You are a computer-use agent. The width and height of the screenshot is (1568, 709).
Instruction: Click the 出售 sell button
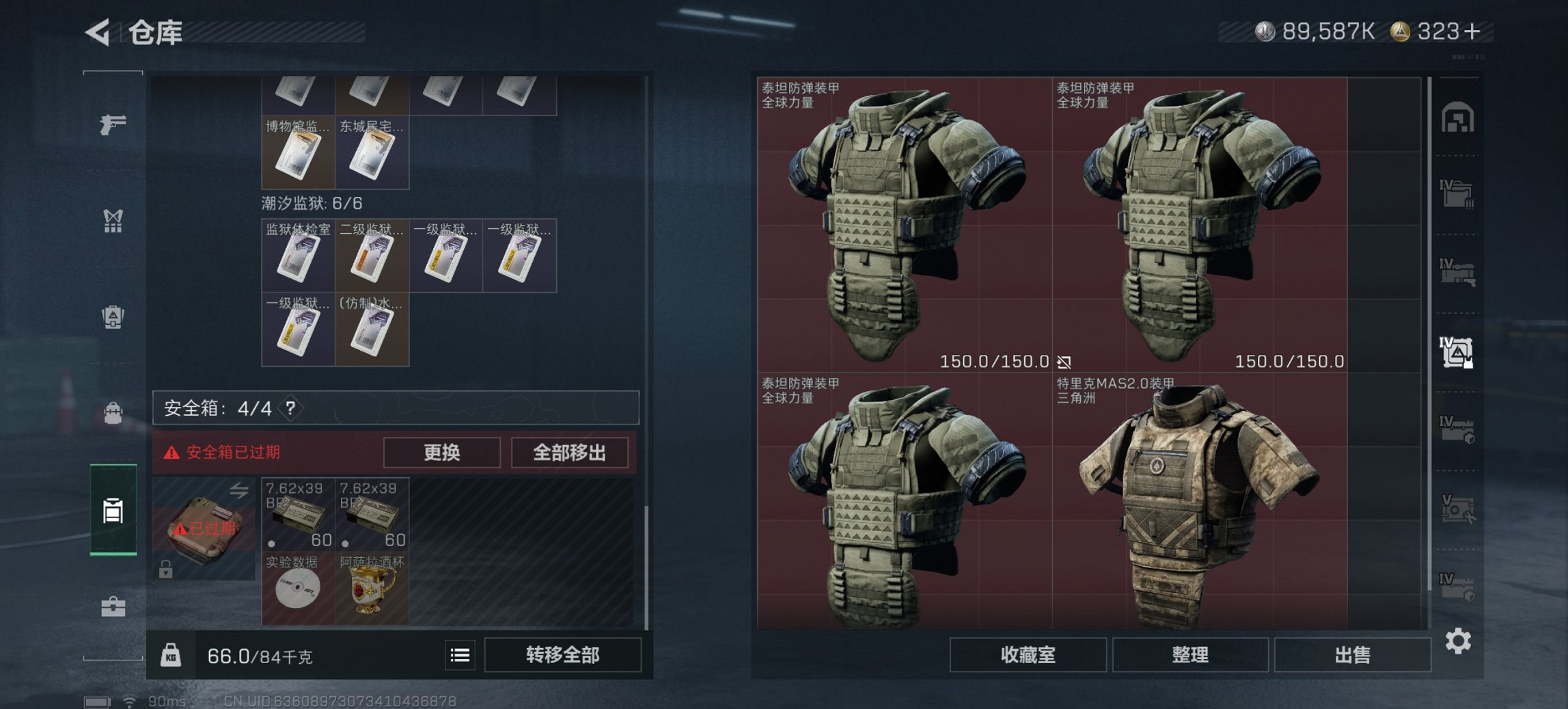(x=1351, y=655)
